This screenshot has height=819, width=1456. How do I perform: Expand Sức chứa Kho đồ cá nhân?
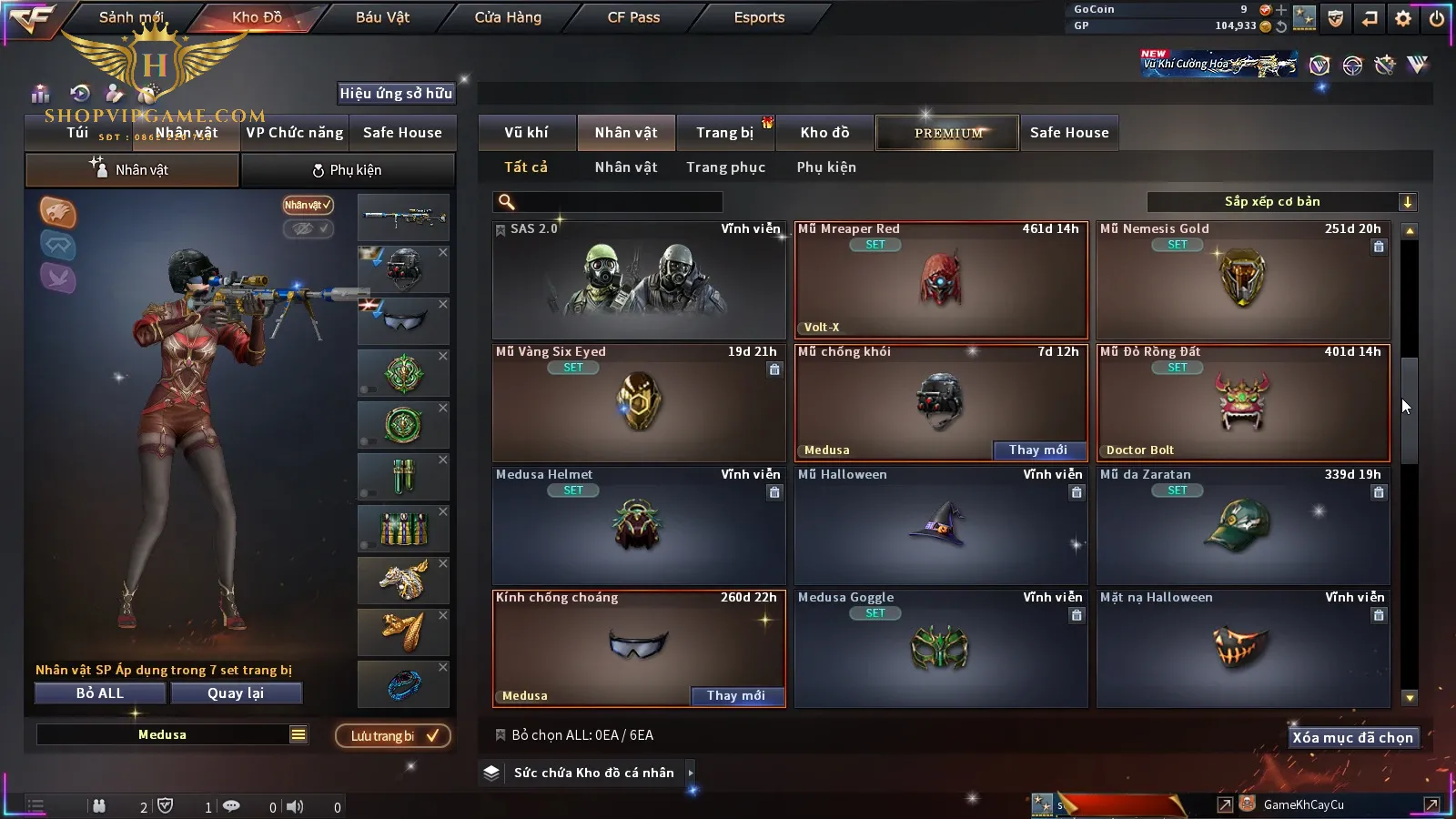(691, 773)
